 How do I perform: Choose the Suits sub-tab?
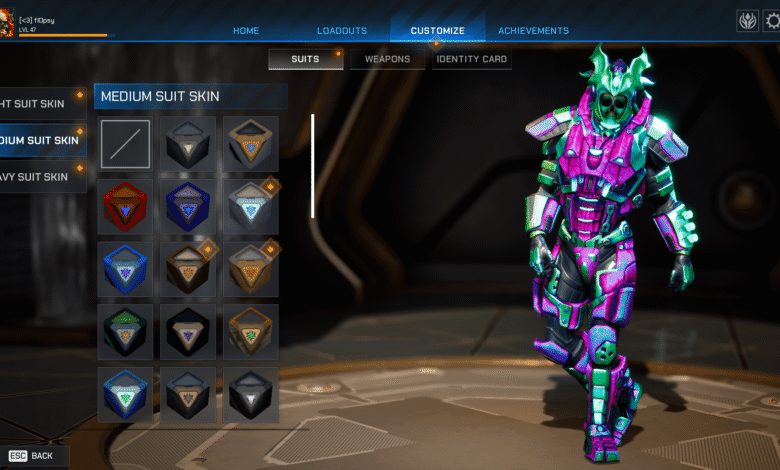coord(305,59)
